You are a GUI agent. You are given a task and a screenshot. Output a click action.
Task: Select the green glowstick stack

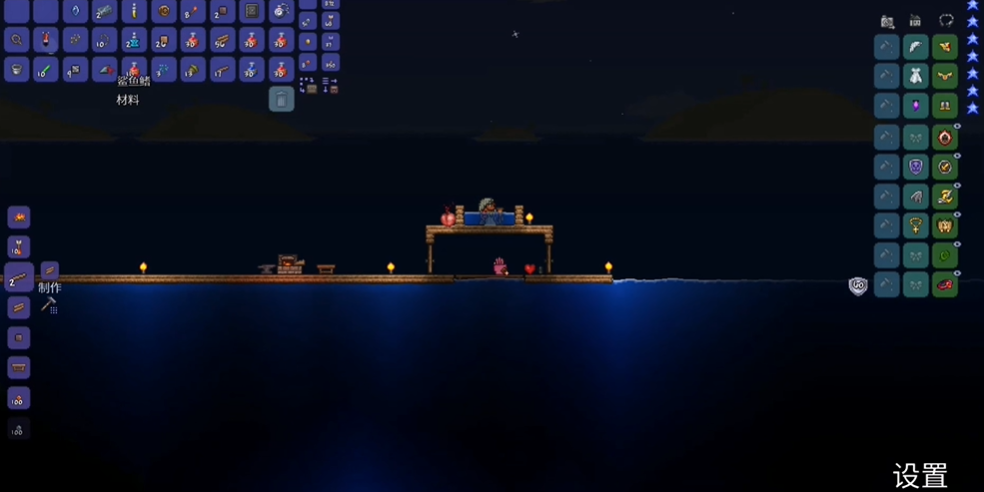(46, 69)
